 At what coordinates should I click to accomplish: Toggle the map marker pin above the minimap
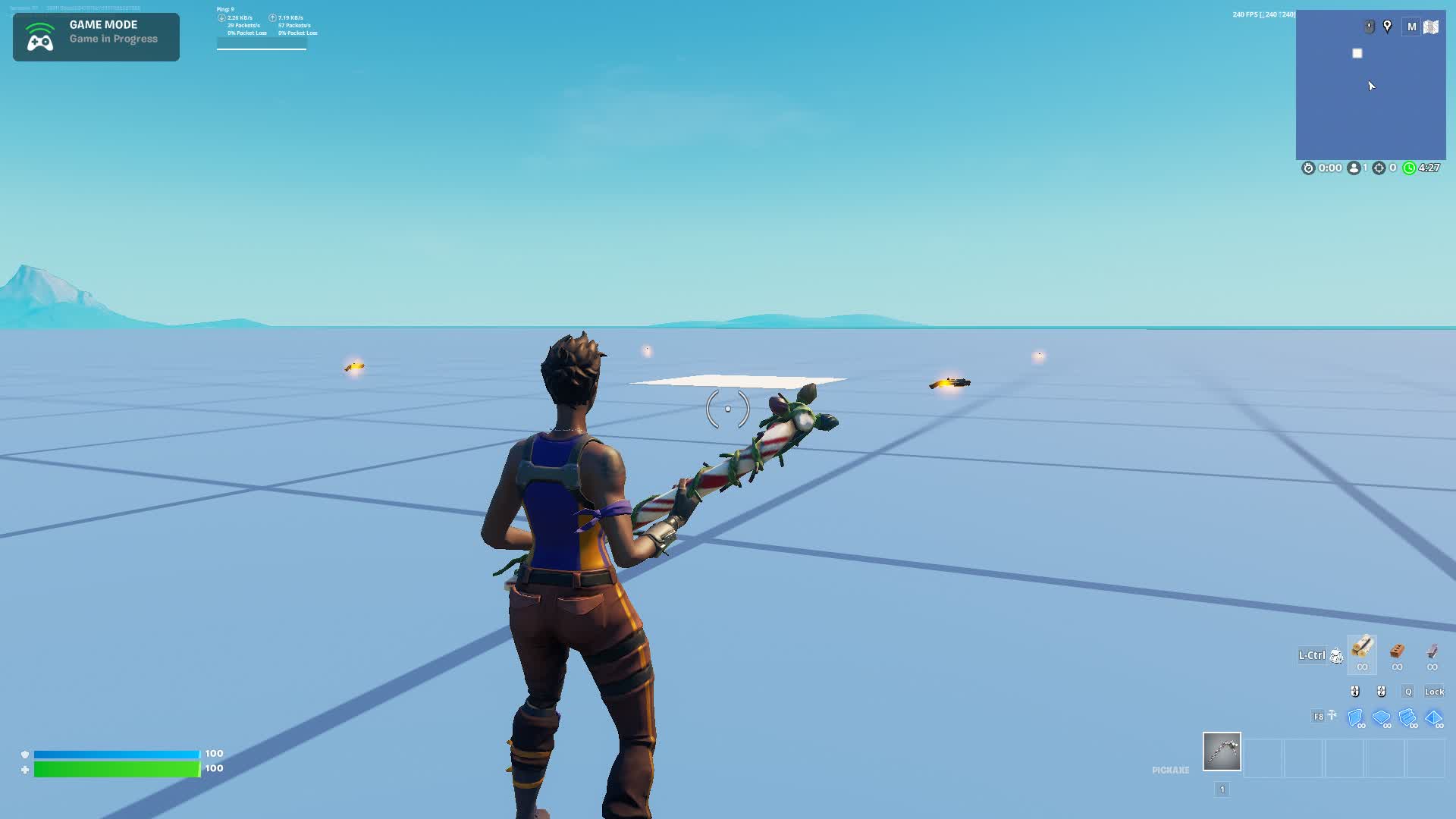[1388, 25]
